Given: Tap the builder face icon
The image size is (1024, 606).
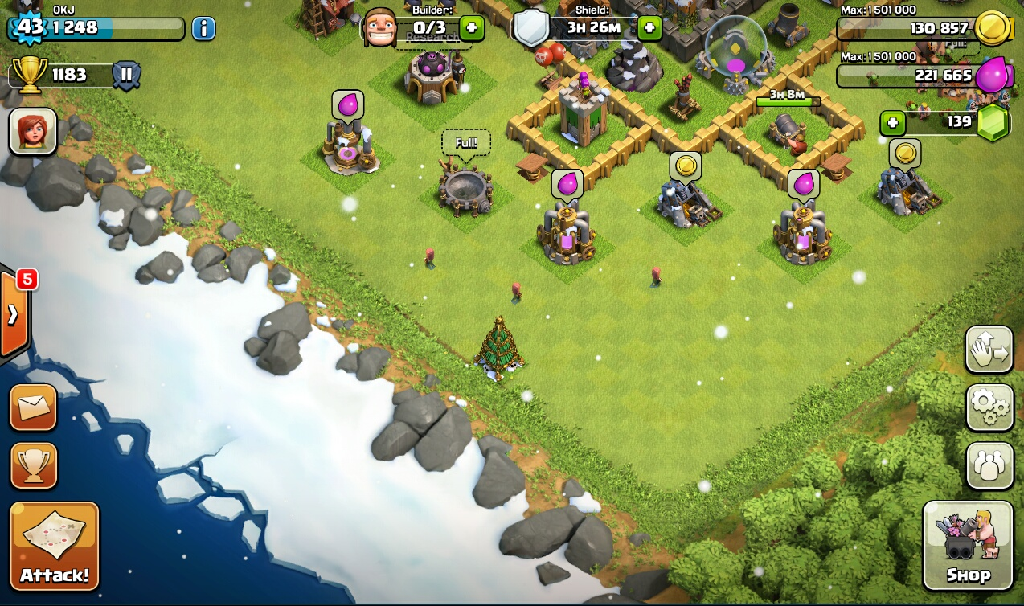Looking at the screenshot, I should coord(381,26).
